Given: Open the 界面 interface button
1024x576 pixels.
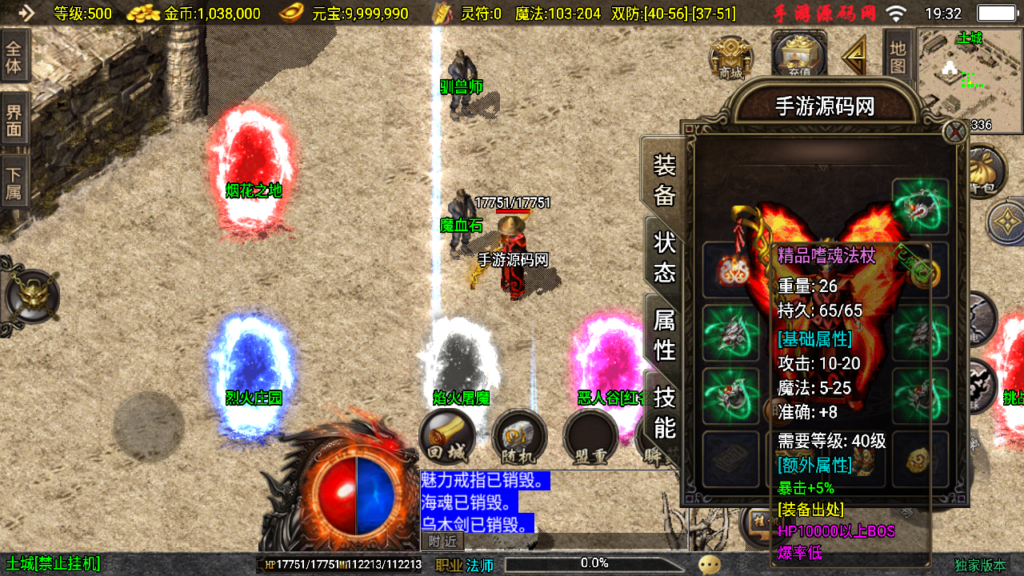Looking at the screenshot, I should (14, 118).
